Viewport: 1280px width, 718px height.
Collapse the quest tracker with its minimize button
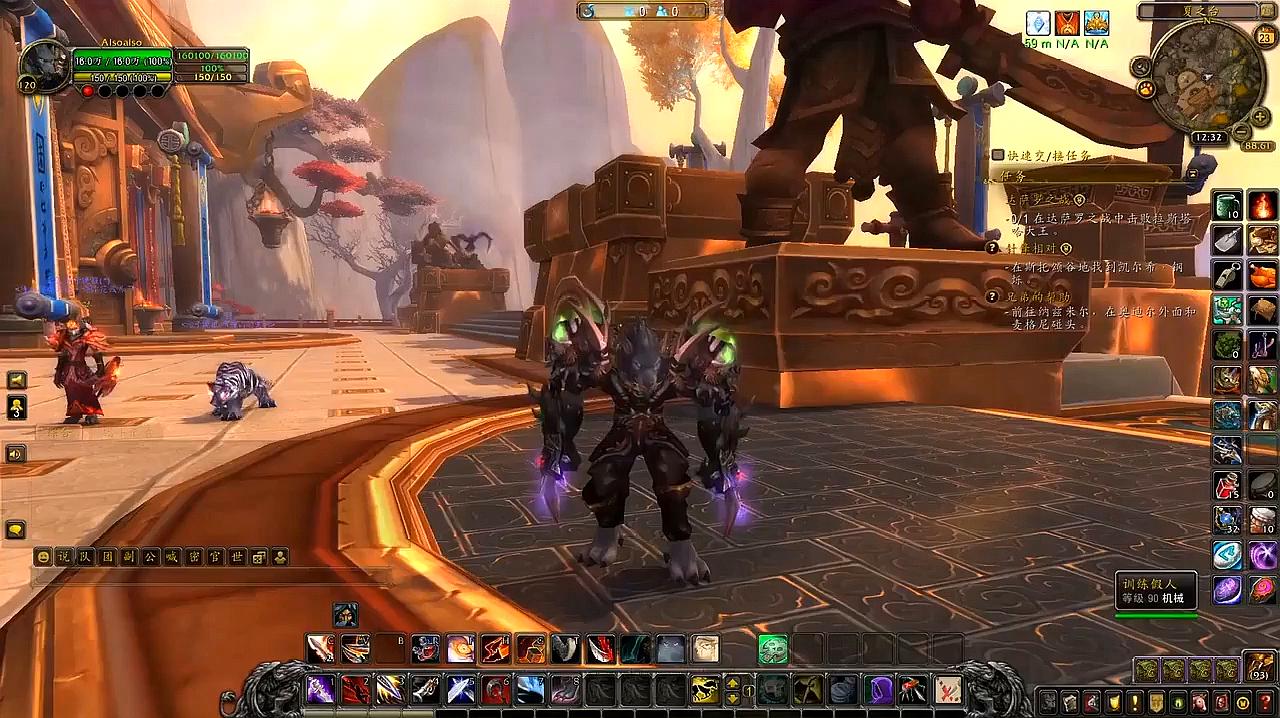(x=1193, y=173)
